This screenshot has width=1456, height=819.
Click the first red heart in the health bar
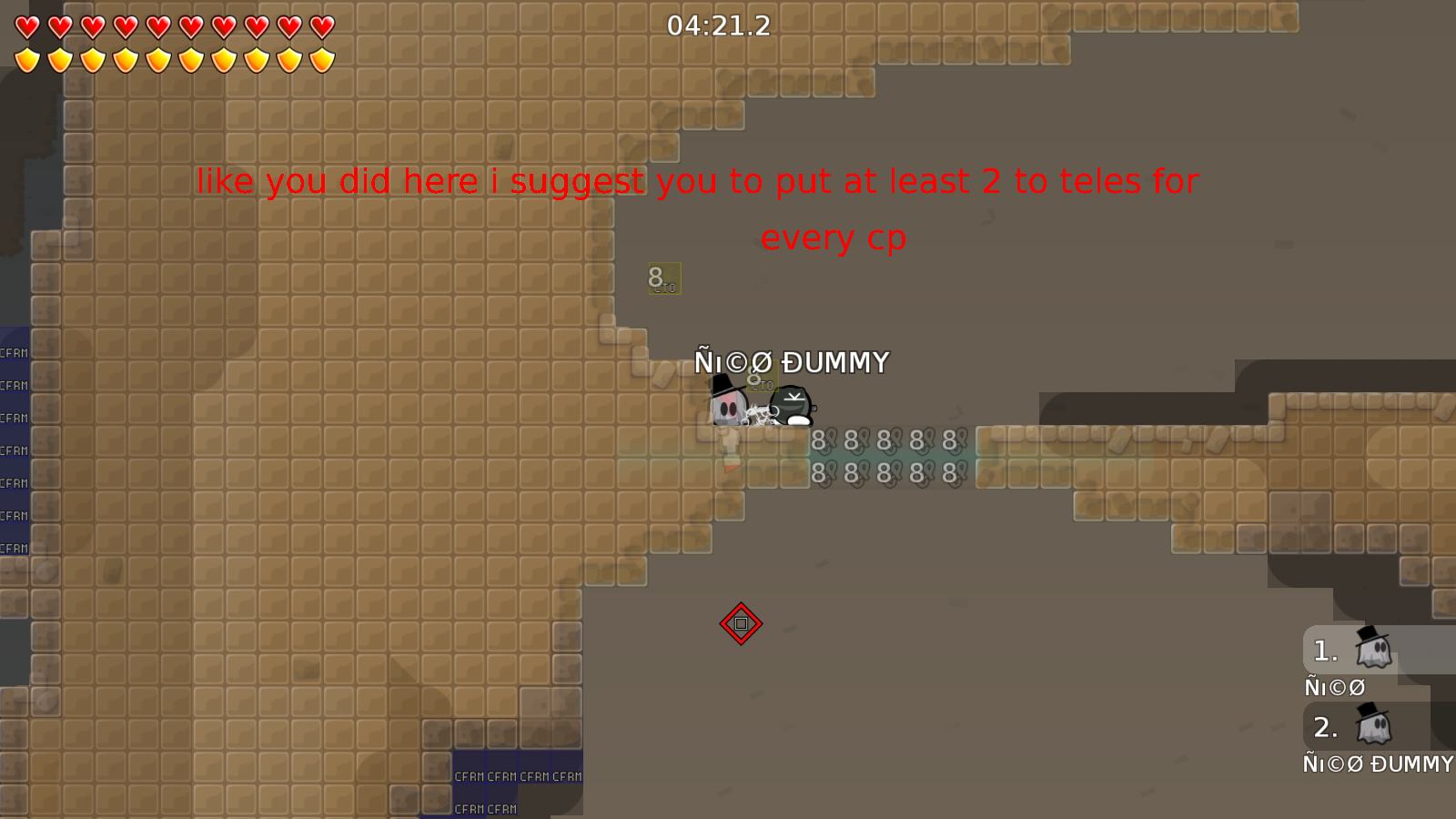[x=26, y=26]
